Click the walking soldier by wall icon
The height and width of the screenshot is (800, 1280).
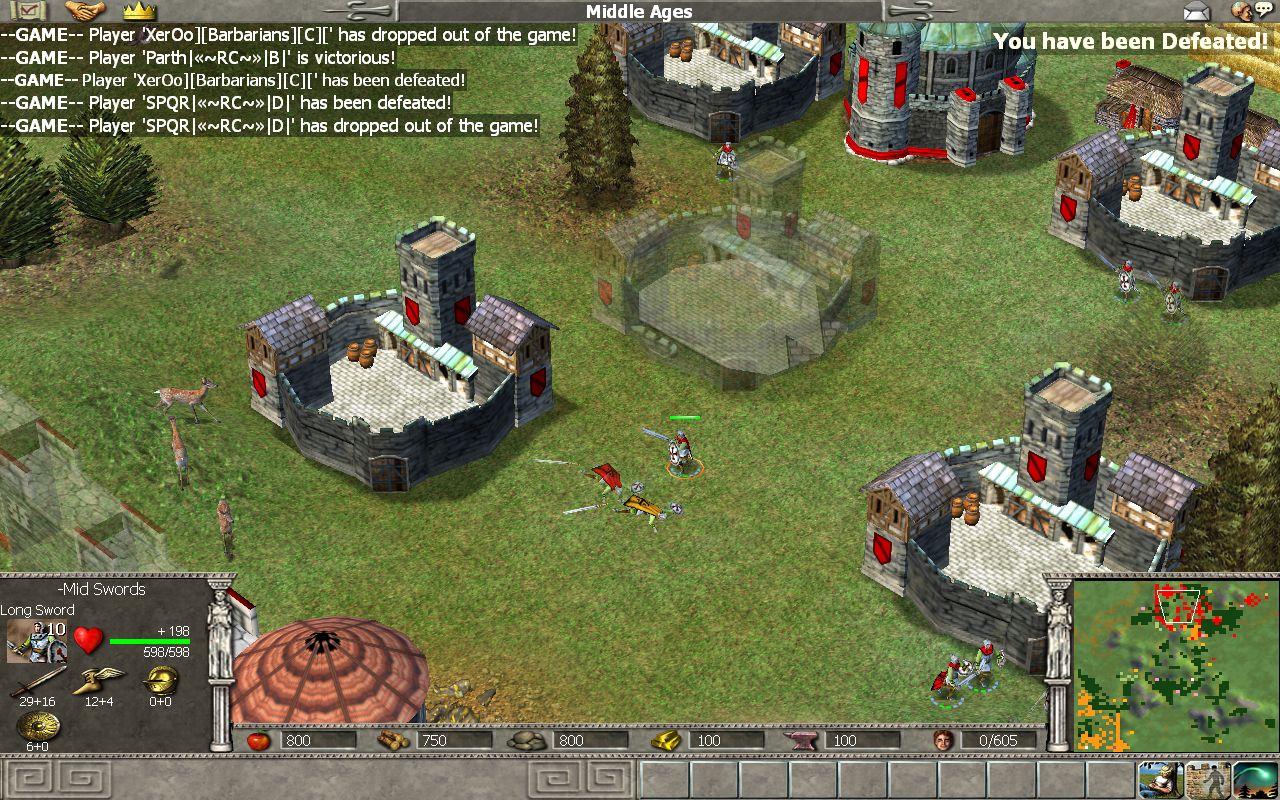[1207, 780]
